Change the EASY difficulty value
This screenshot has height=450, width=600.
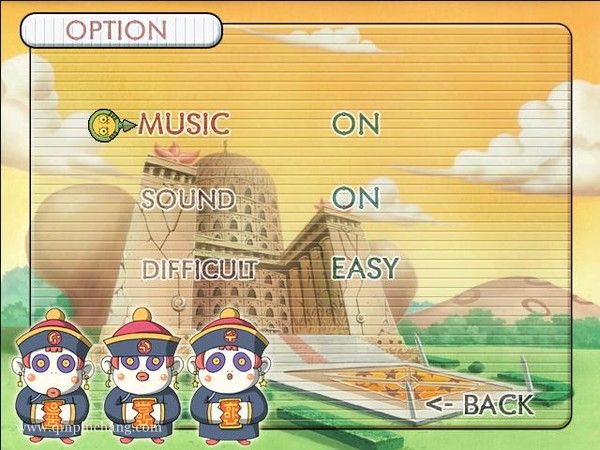pos(365,269)
